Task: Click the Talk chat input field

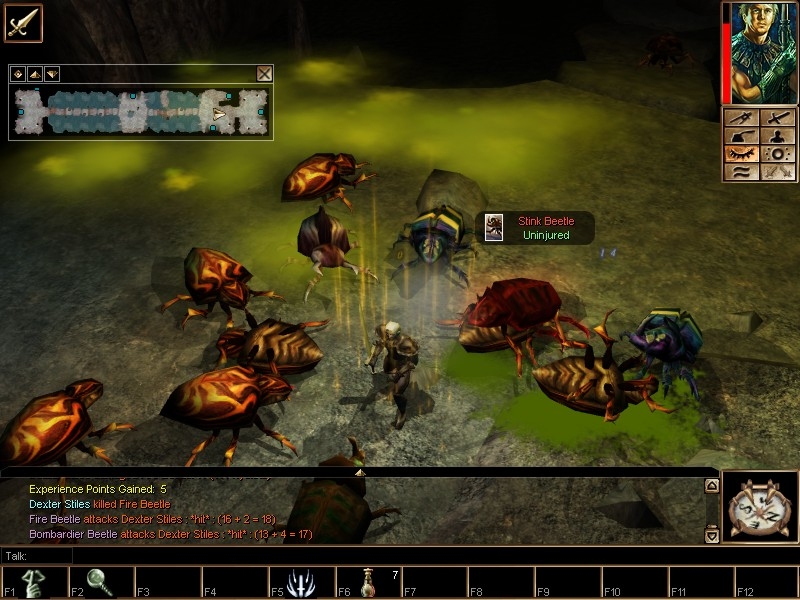Action: [x=360, y=555]
